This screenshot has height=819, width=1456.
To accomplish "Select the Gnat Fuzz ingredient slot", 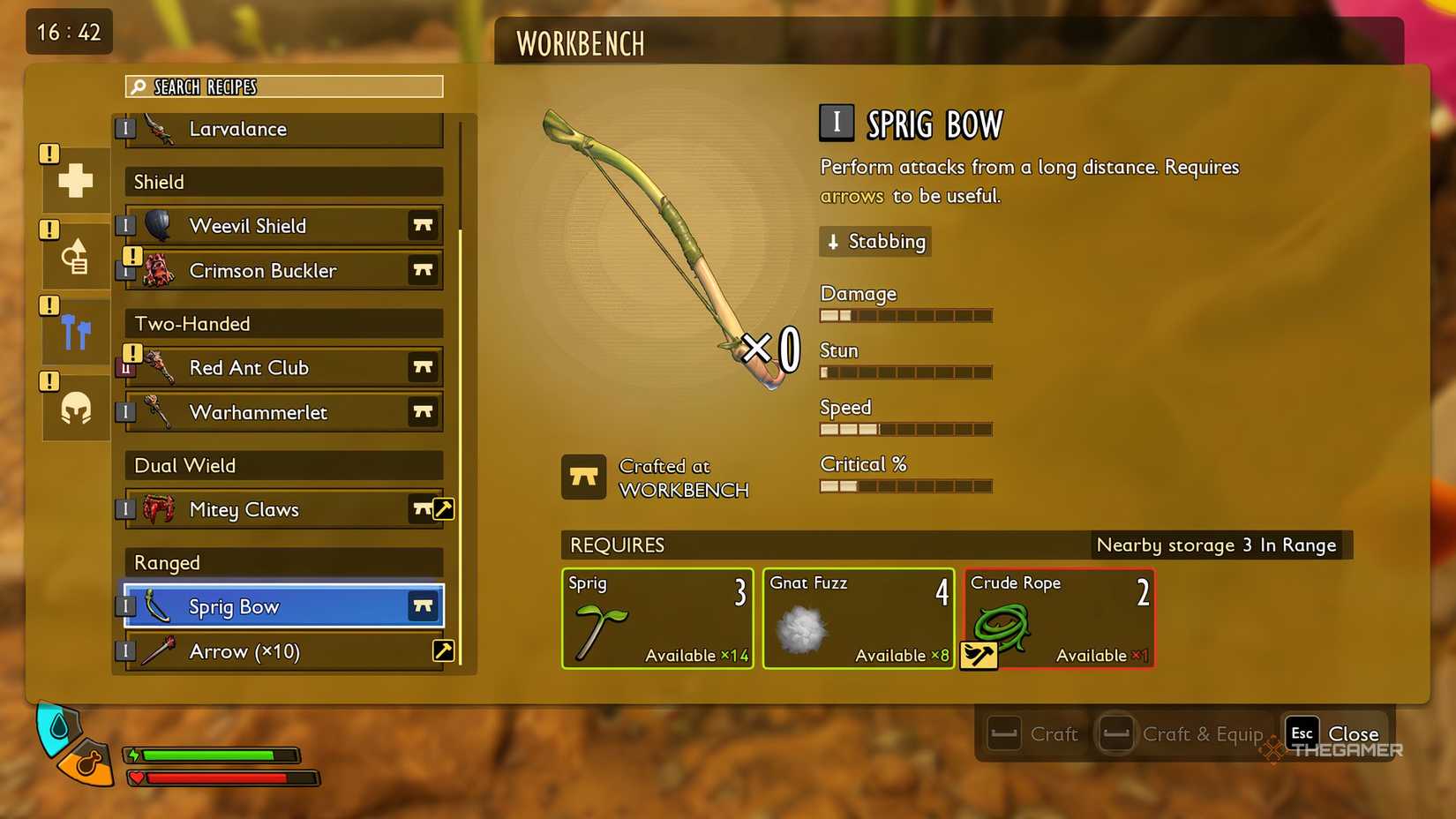I will point(859,619).
